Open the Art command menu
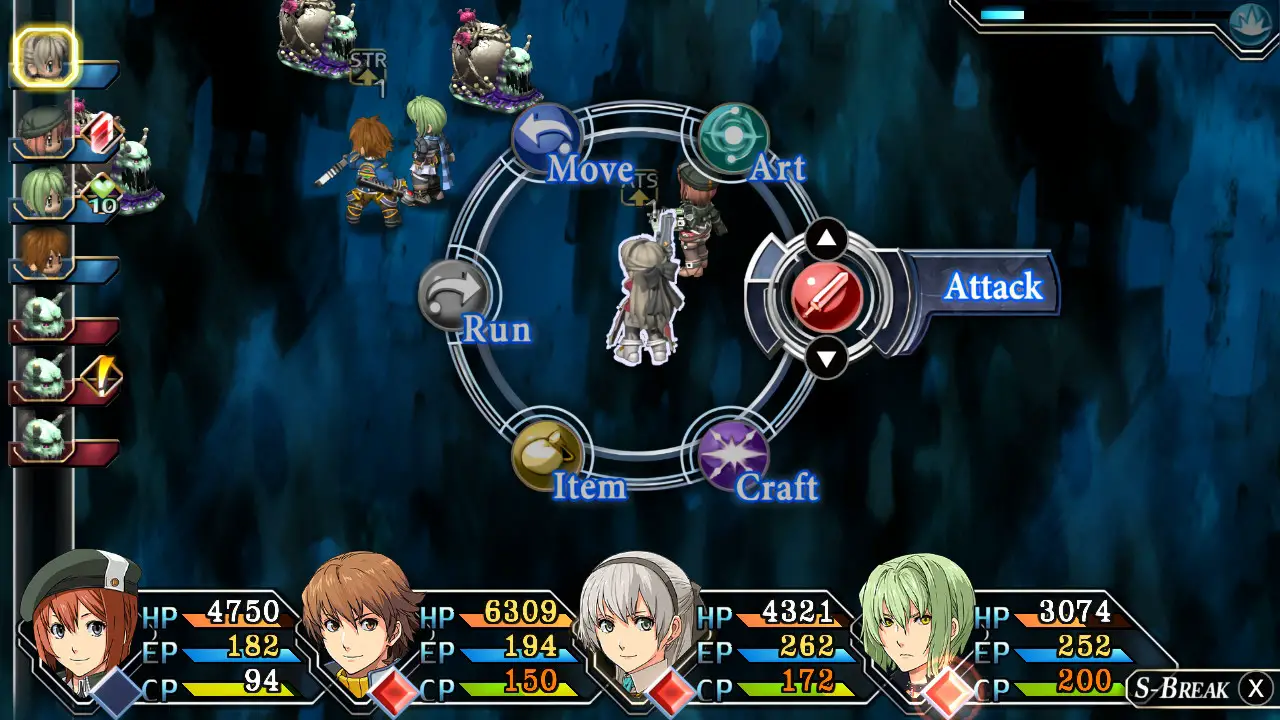 click(x=733, y=138)
